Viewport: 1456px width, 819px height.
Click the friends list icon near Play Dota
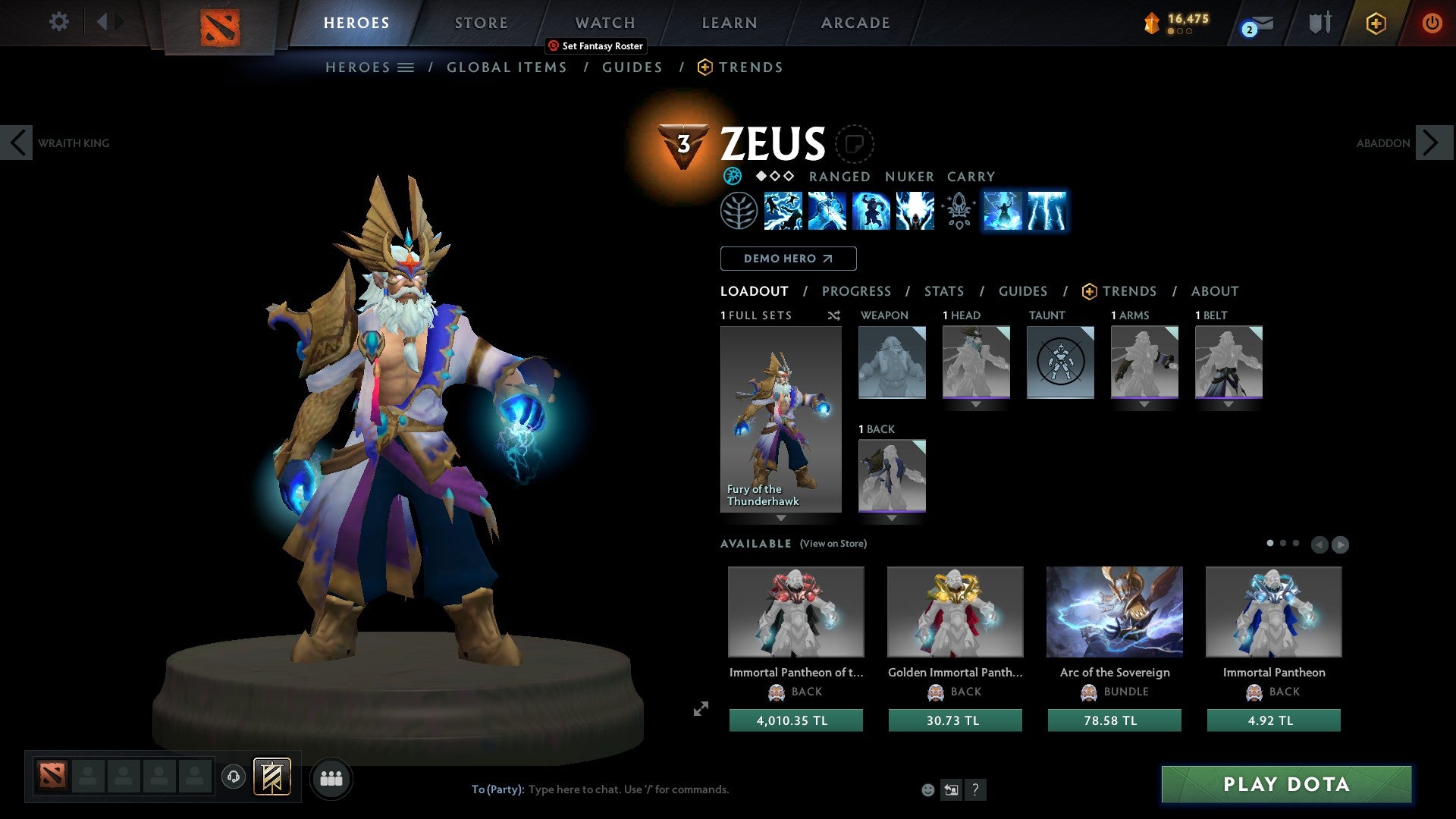tap(331, 778)
